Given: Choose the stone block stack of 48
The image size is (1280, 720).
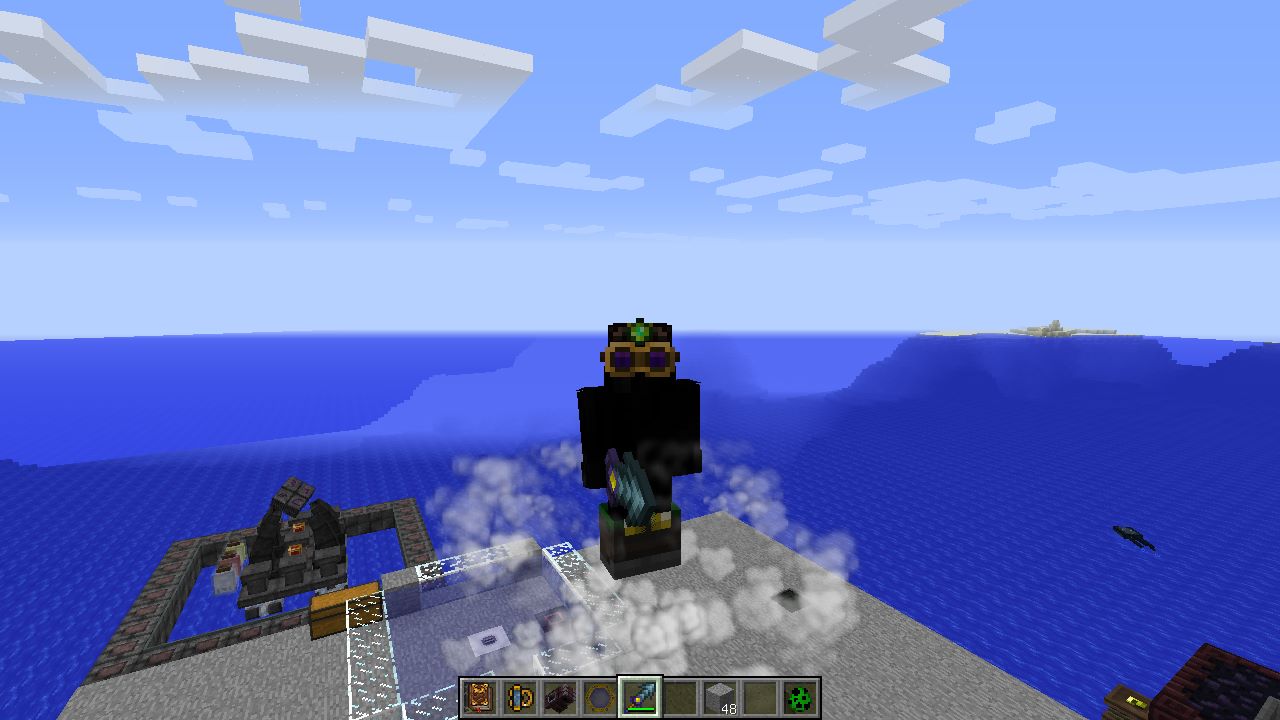Looking at the screenshot, I should (720, 697).
